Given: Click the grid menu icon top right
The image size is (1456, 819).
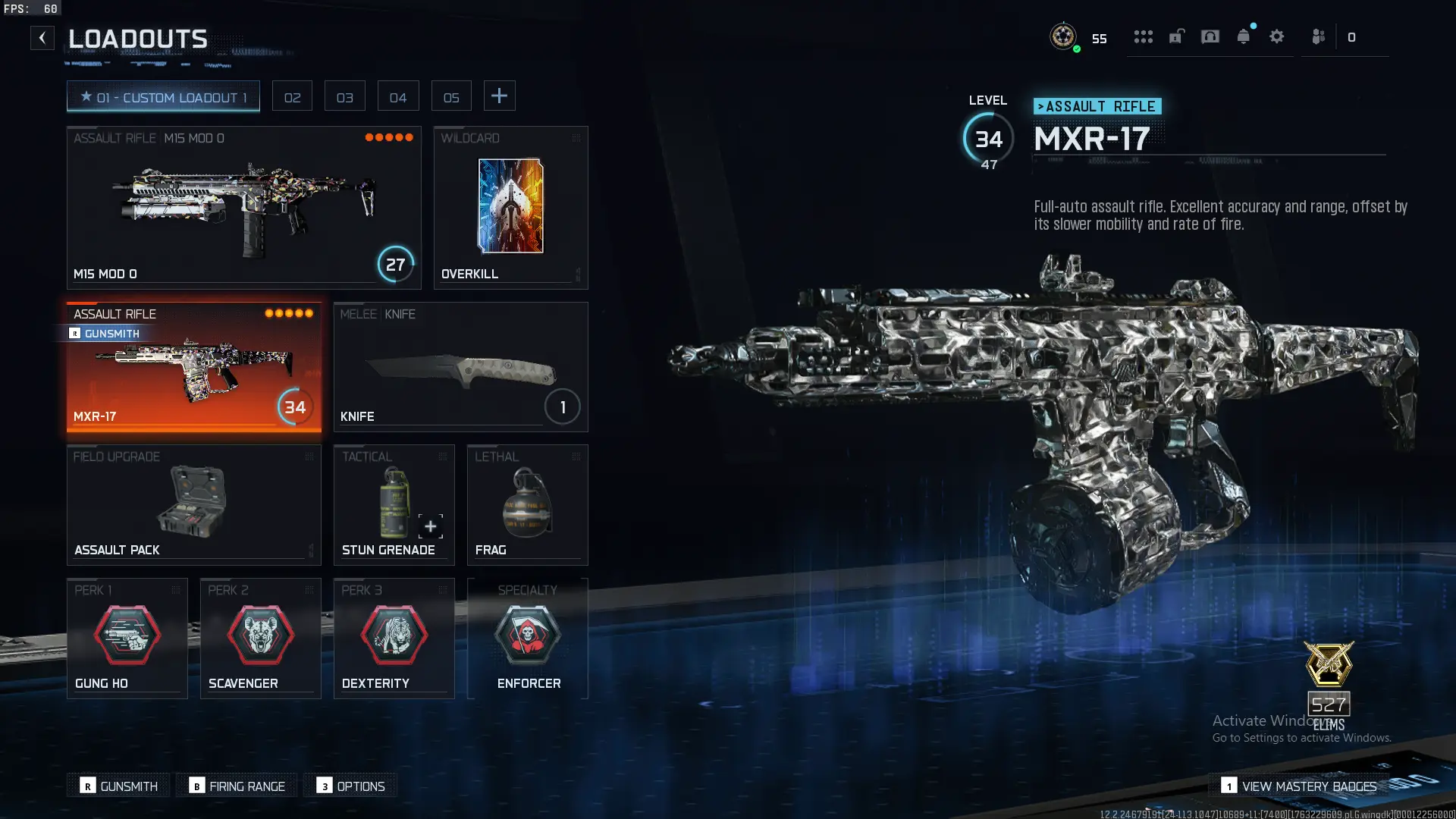Looking at the screenshot, I should point(1144,36).
